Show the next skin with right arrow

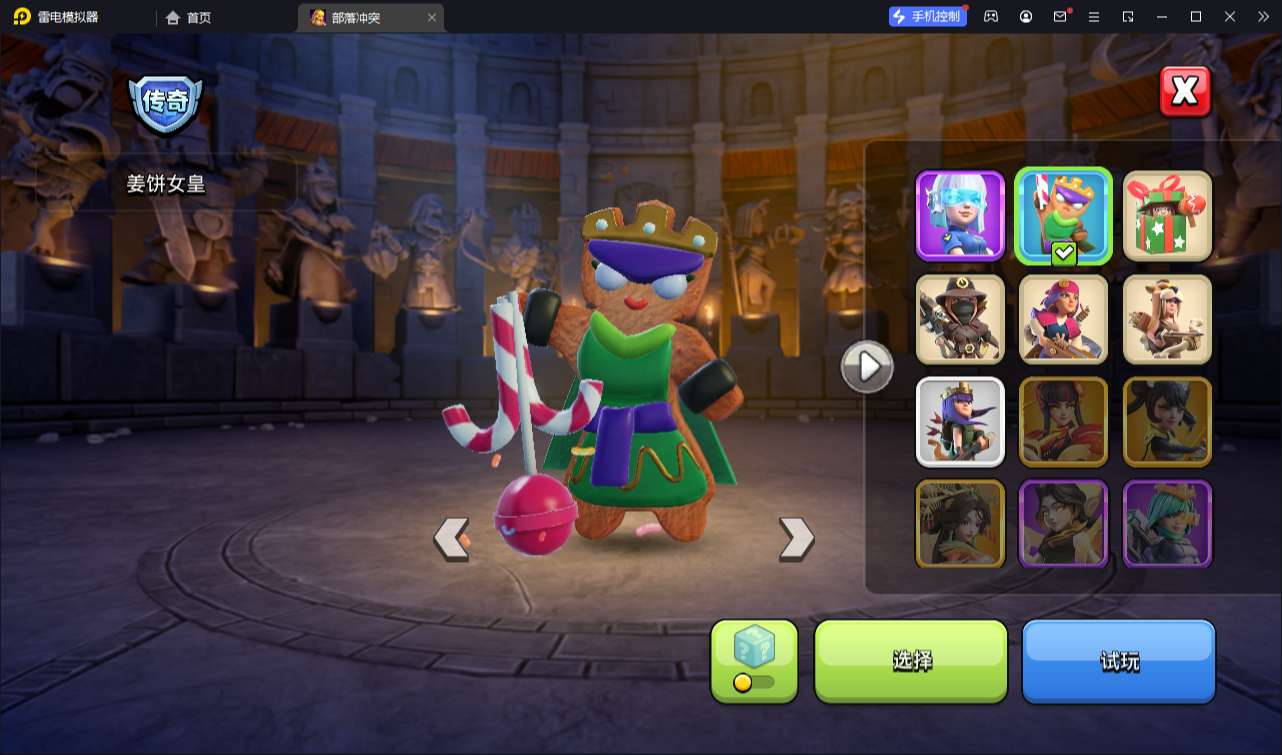tap(796, 539)
